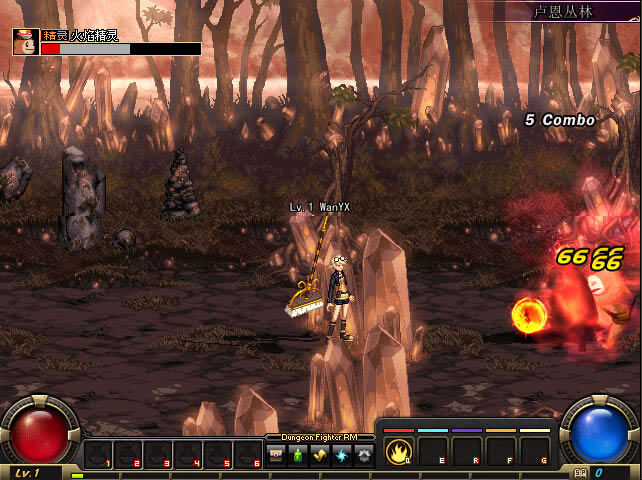This screenshot has height=480, width=642.
Task: Select the empty skill slot labeled E
Action: pyautogui.click(x=431, y=451)
